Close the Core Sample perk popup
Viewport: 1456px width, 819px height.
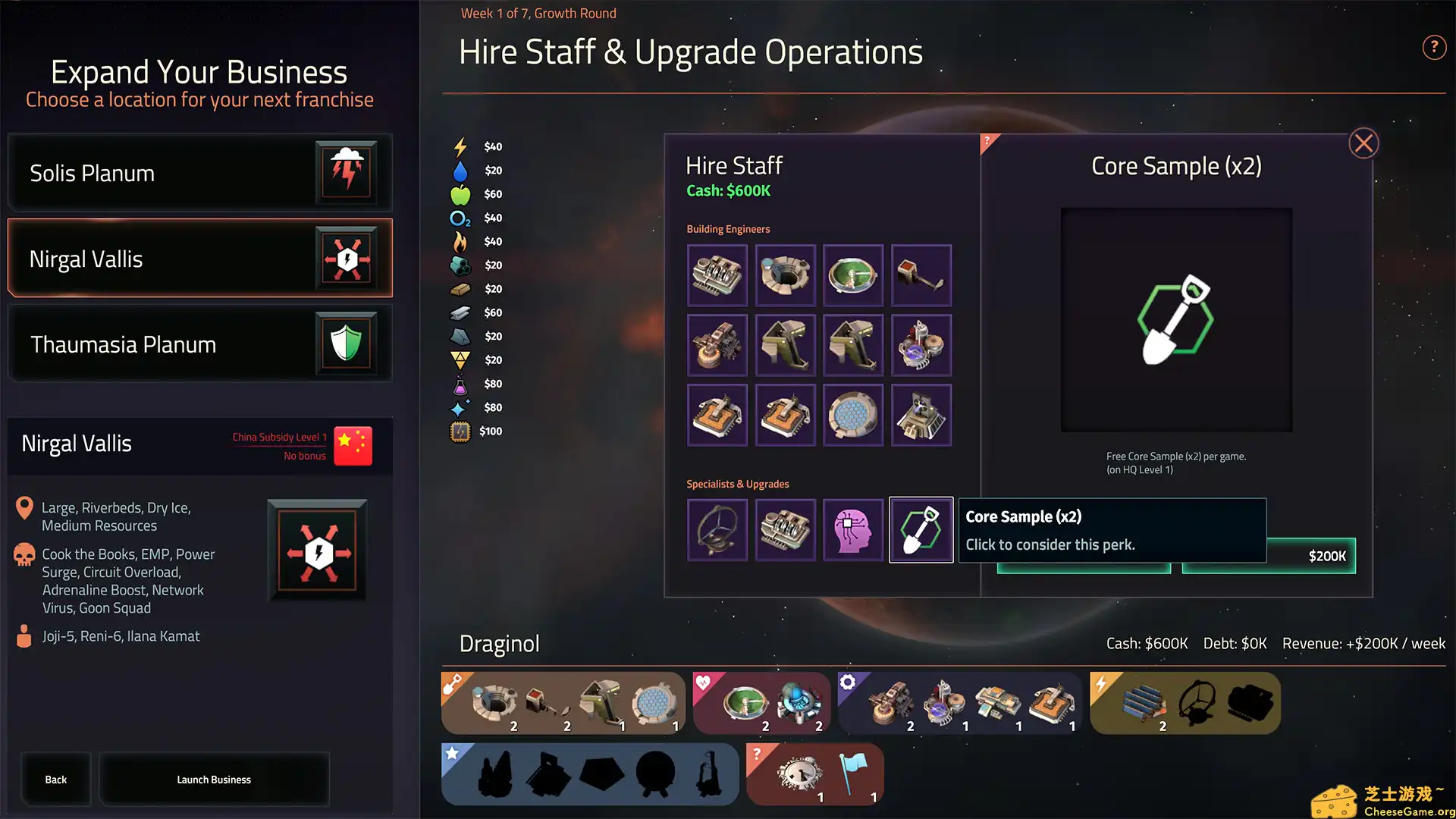pyautogui.click(x=1363, y=143)
